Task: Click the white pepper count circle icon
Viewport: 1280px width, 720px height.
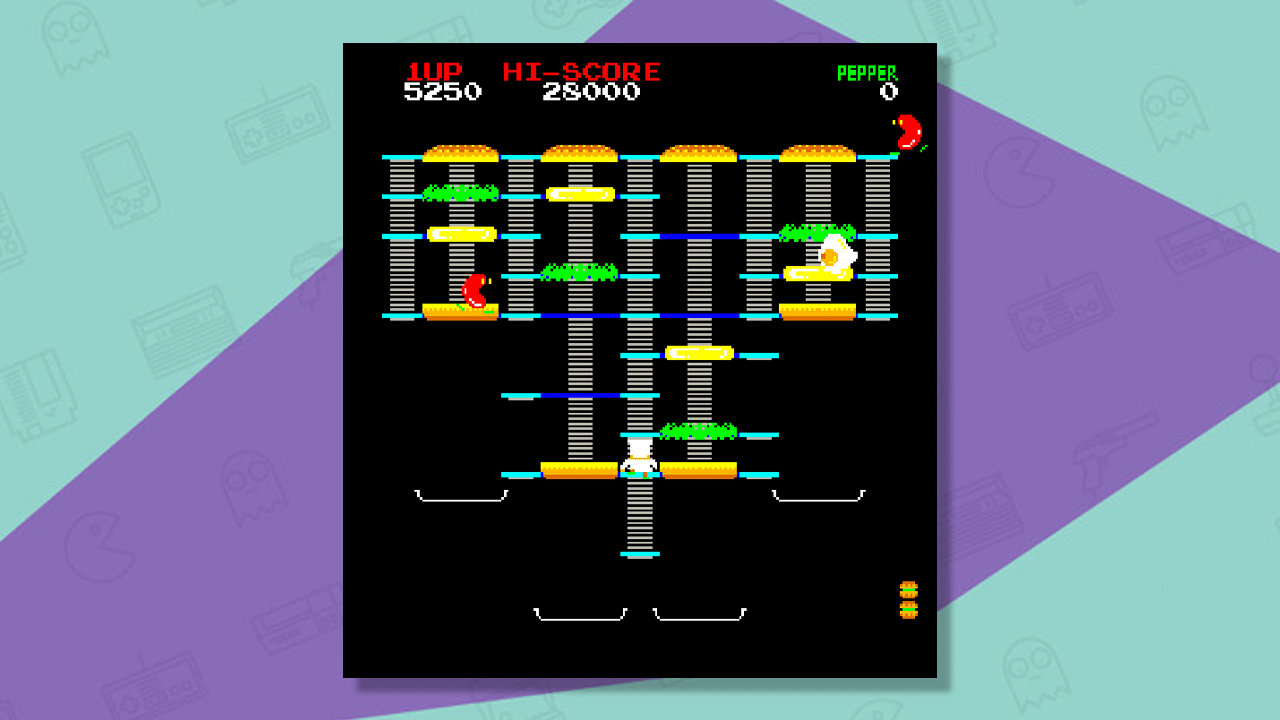Action: (888, 90)
